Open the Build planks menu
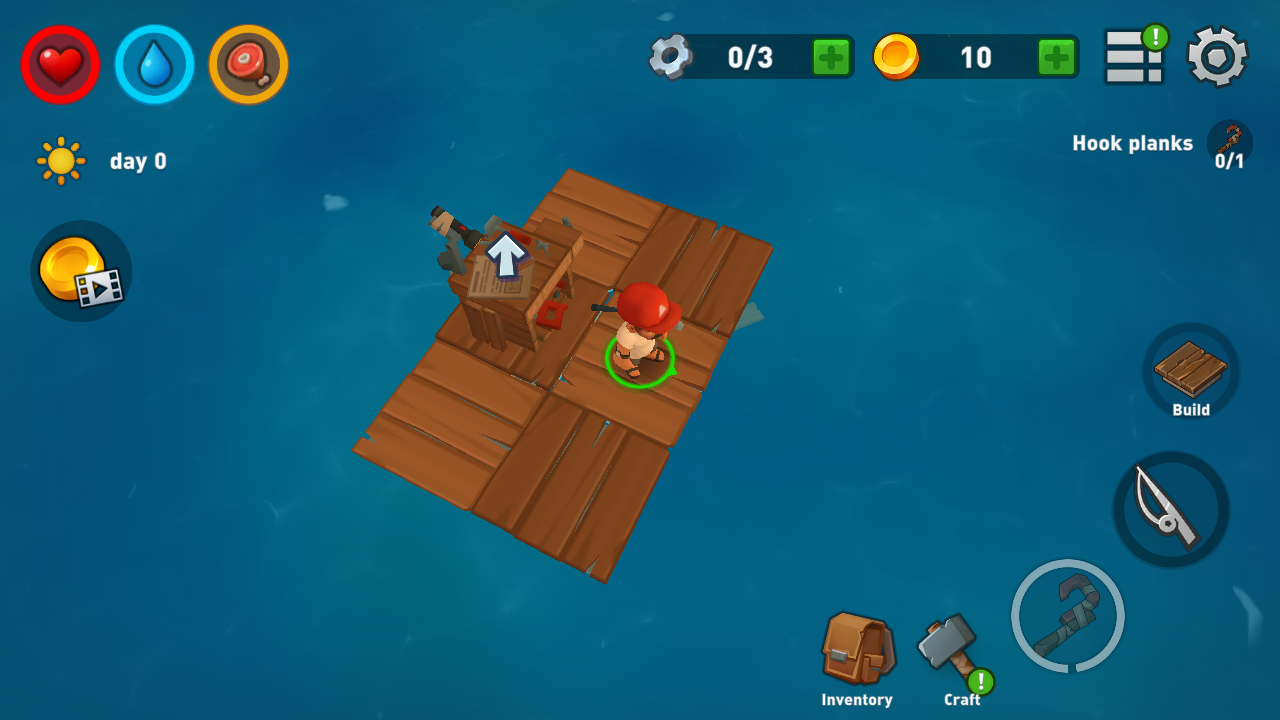The width and height of the screenshot is (1280, 720). 1191,372
